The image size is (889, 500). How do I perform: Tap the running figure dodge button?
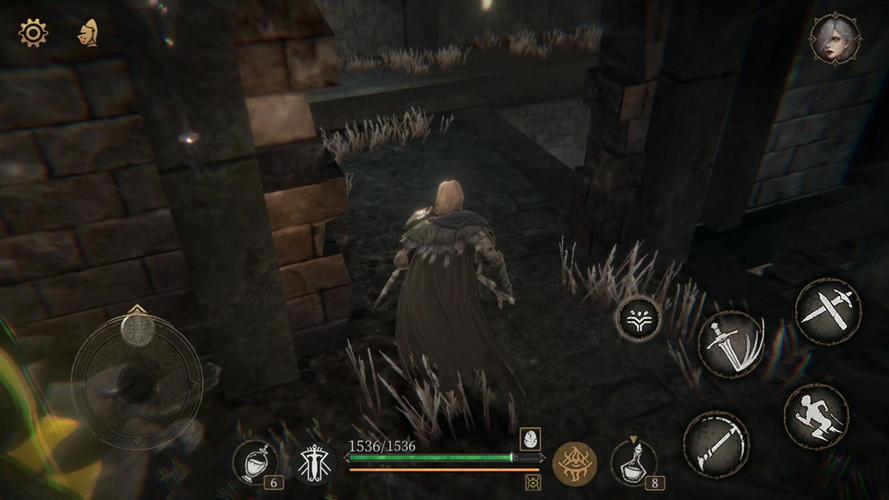(x=816, y=416)
